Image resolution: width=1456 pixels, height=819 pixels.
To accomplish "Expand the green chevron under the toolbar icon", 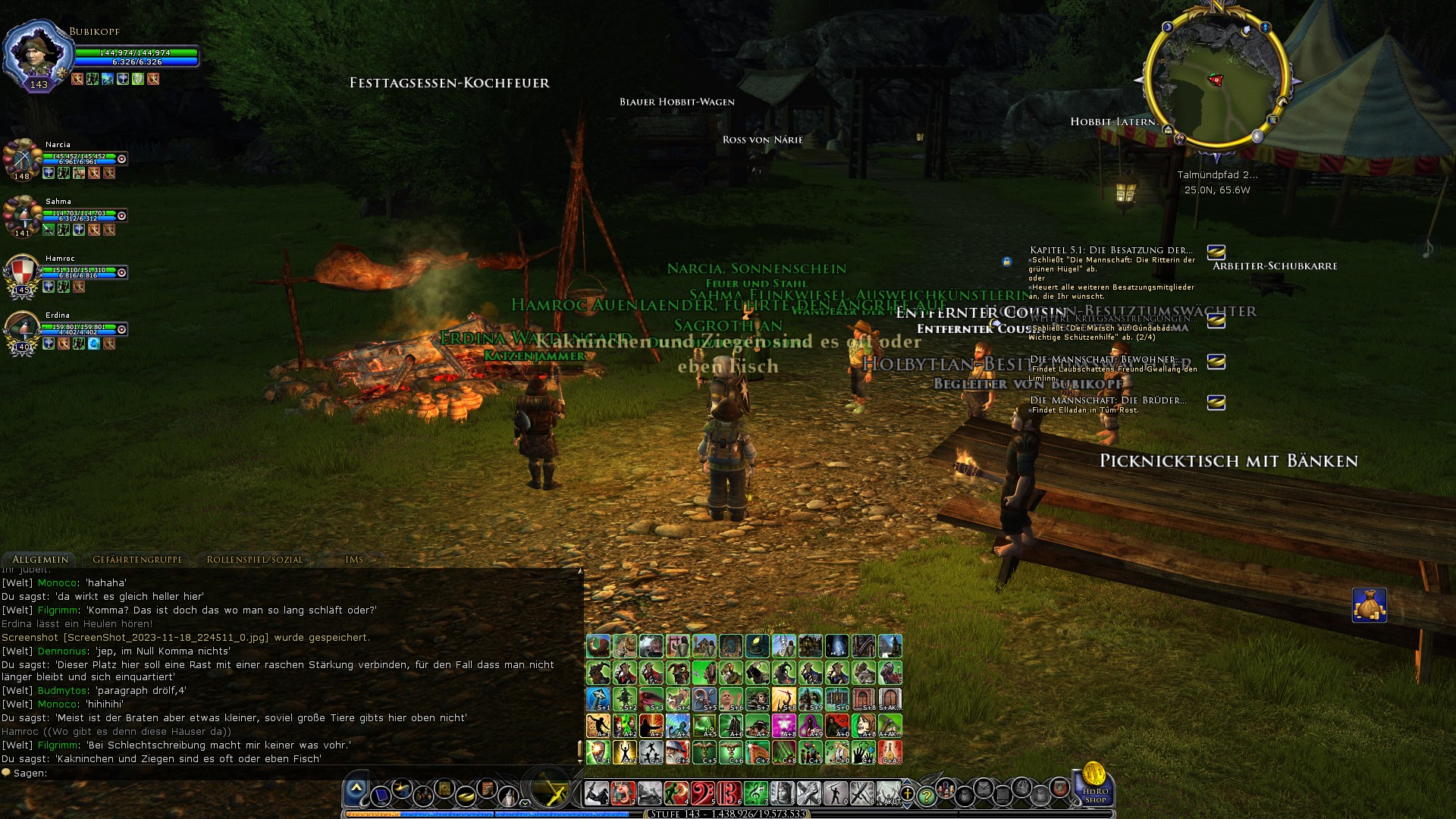I will (x=525, y=803).
